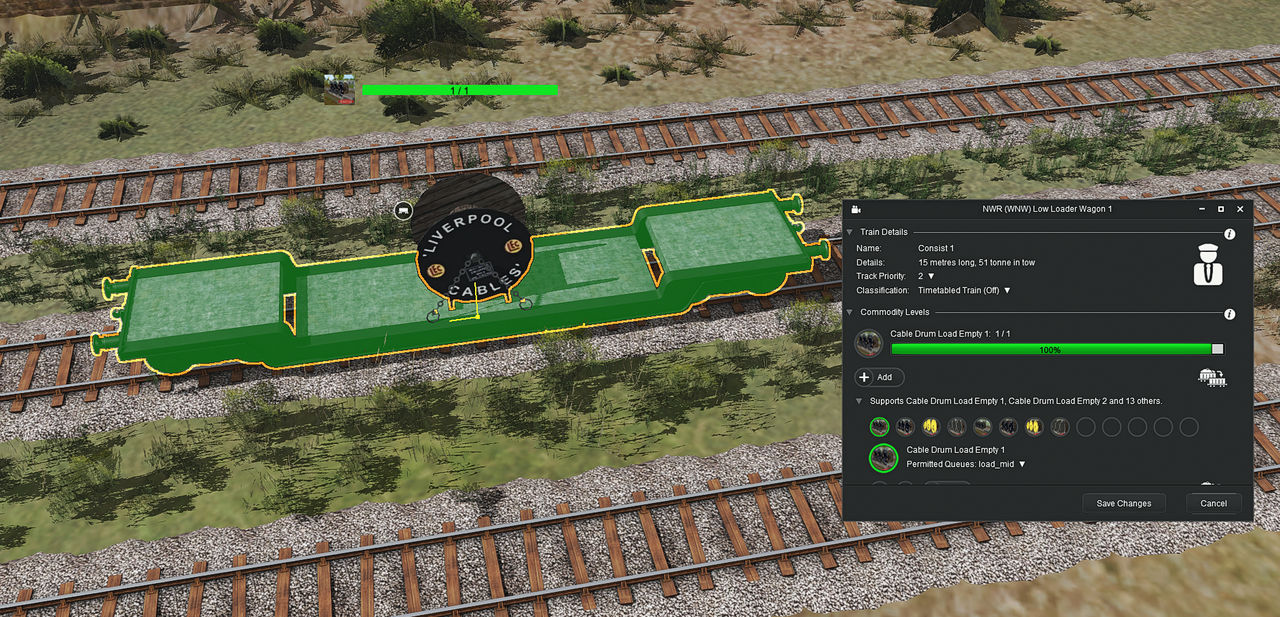The height and width of the screenshot is (617, 1280).
Task: Open the Track Priority dropdown
Action: point(931,276)
